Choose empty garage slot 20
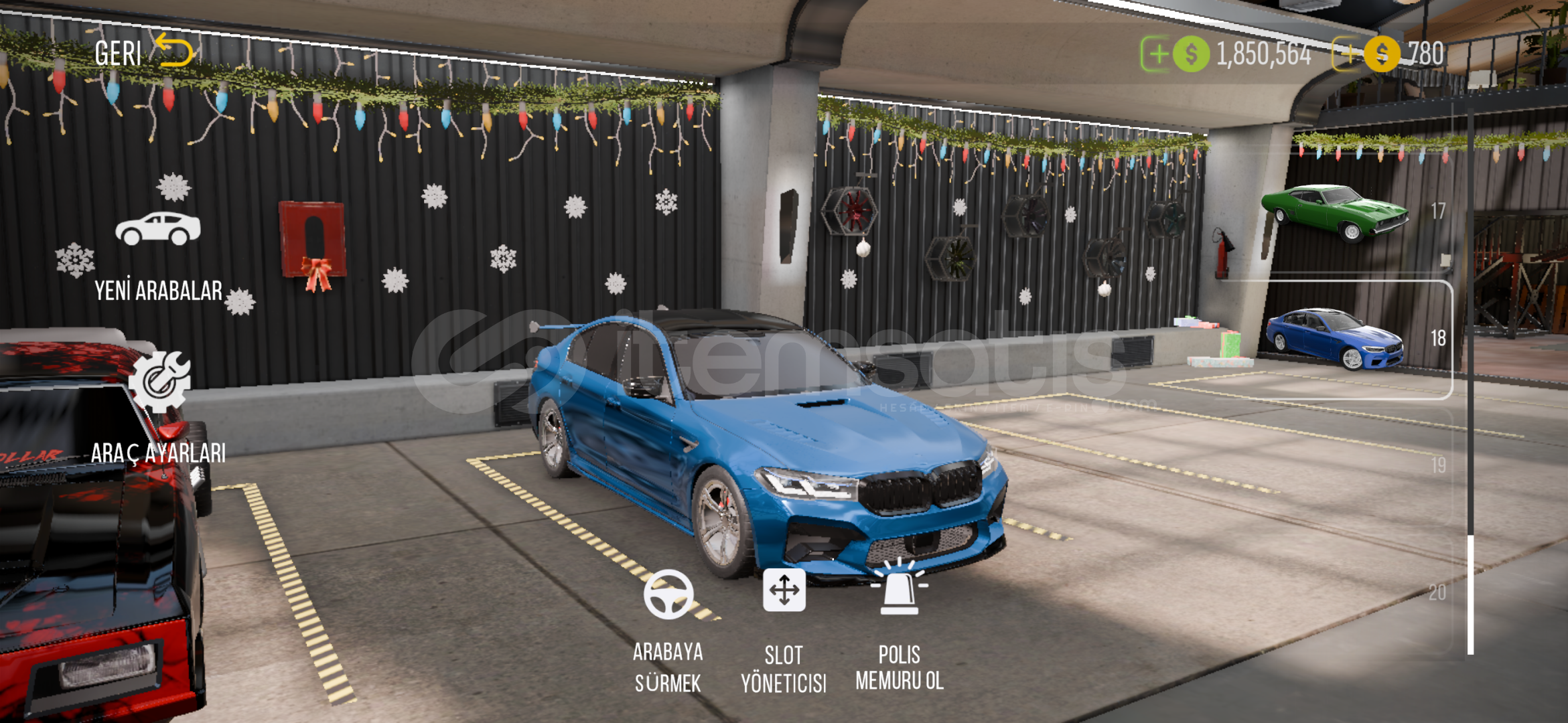Image resolution: width=1568 pixels, height=723 pixels. pos(1360,592)
